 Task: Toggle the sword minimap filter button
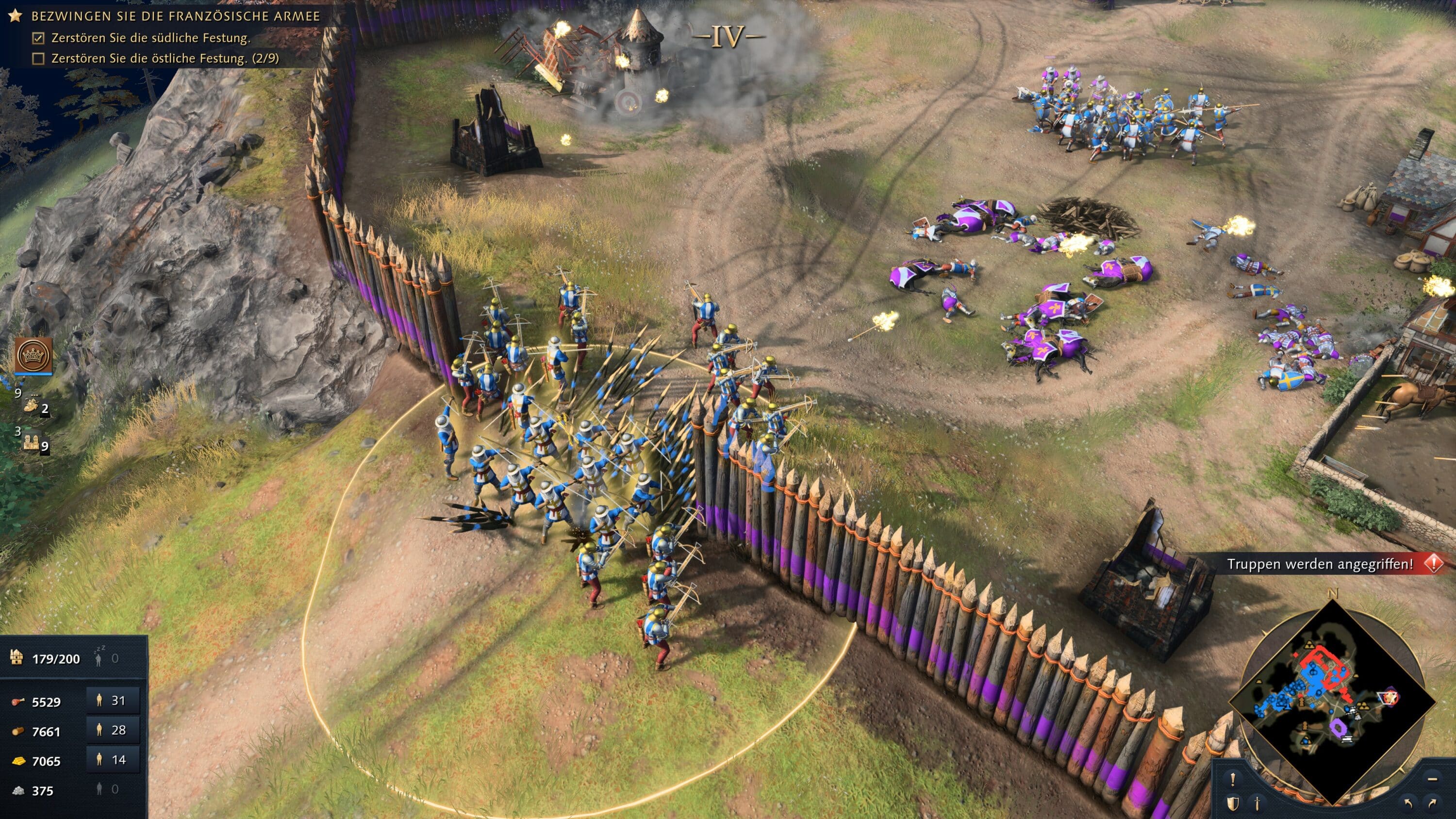tap(1257, 803)
